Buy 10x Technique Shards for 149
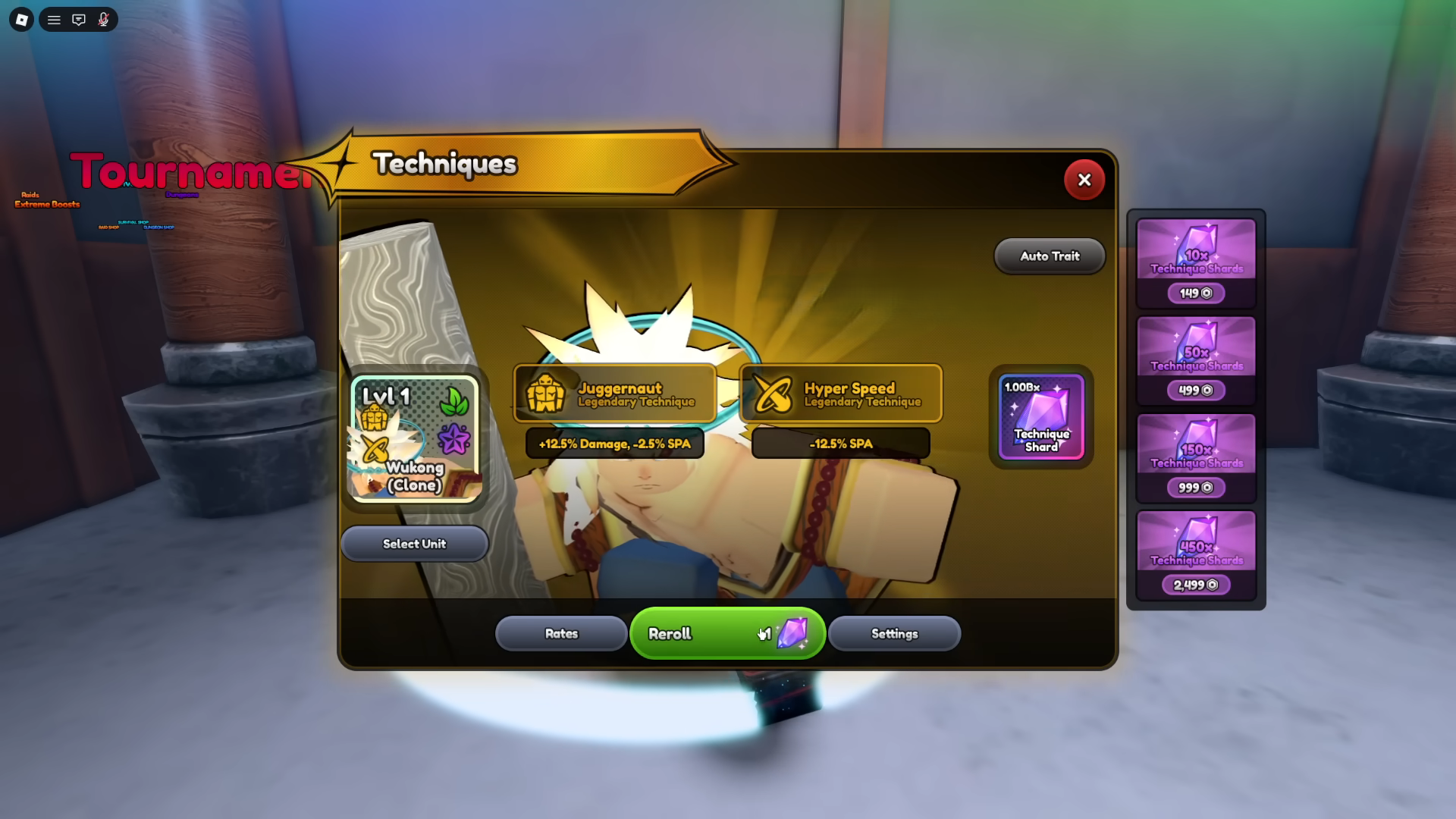Viewport: 1456px width, 819px height. 1196,262
